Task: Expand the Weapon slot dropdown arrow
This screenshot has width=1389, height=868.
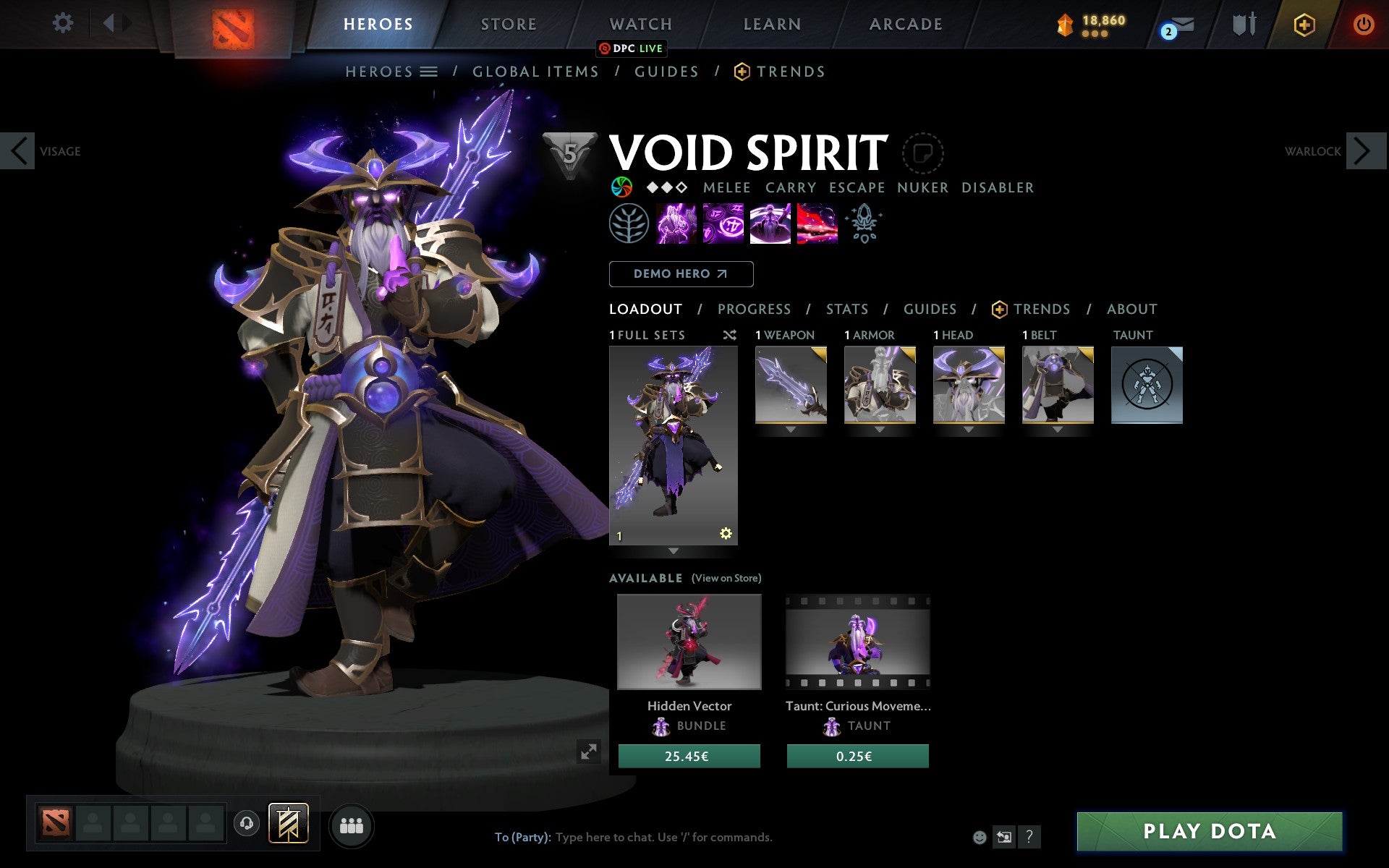Action: pos(791,429)
